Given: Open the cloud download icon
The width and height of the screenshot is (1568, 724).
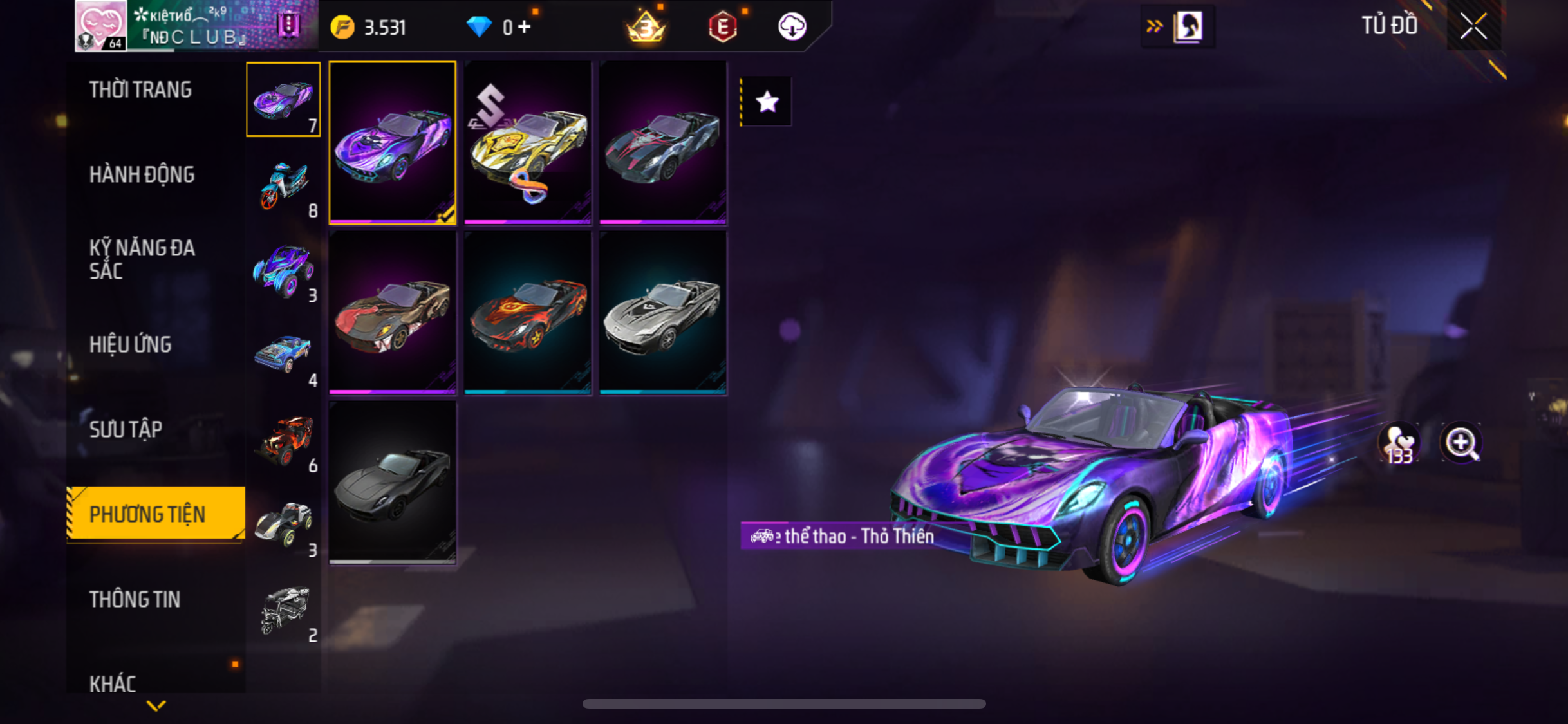Looking at the screenshot, I should point(792,27).
